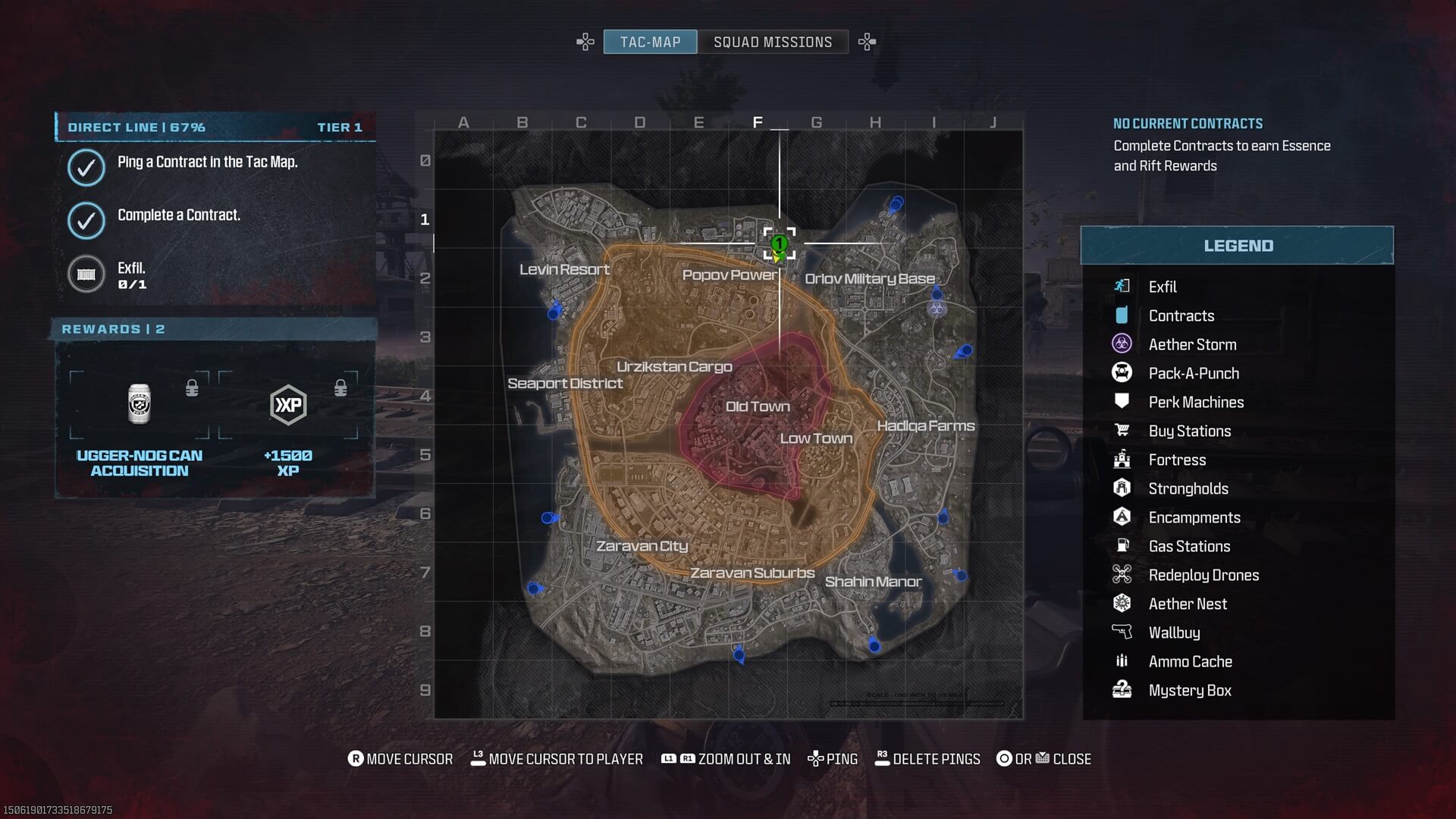Select Mystery Box in the legend

click(1189, 690)
